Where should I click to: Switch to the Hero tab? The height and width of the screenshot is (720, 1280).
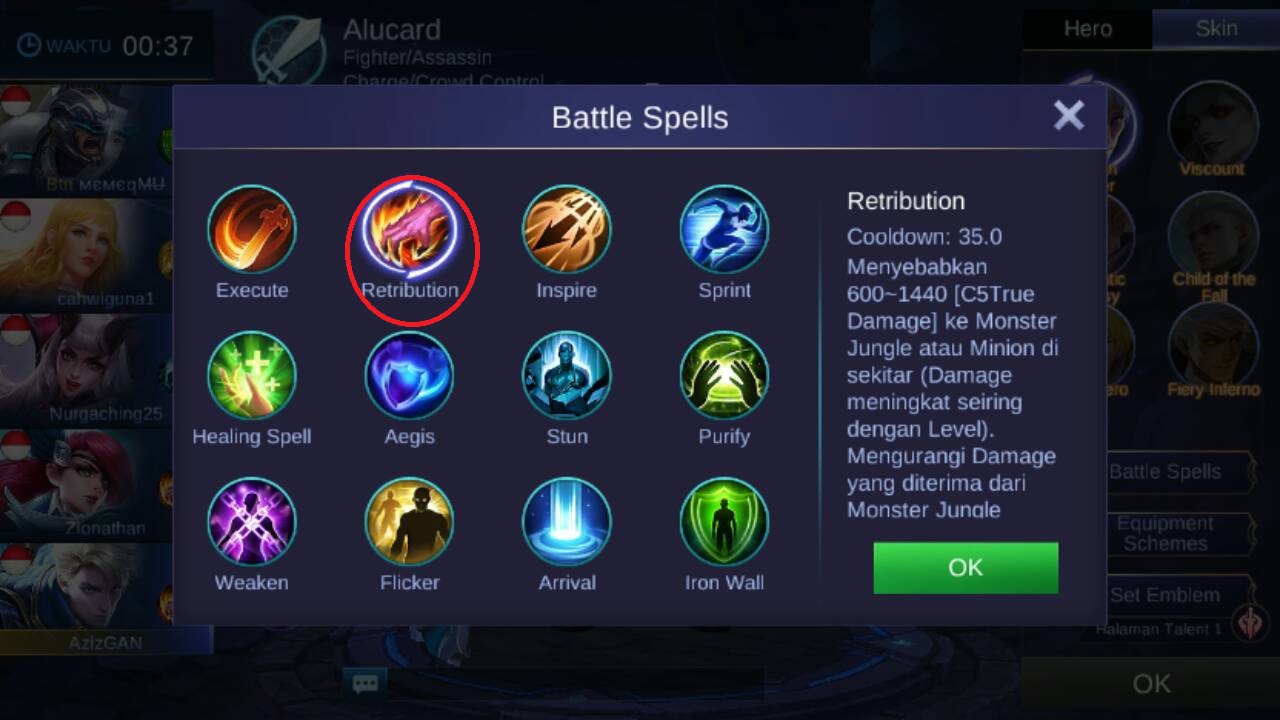tap(1087, 29)
